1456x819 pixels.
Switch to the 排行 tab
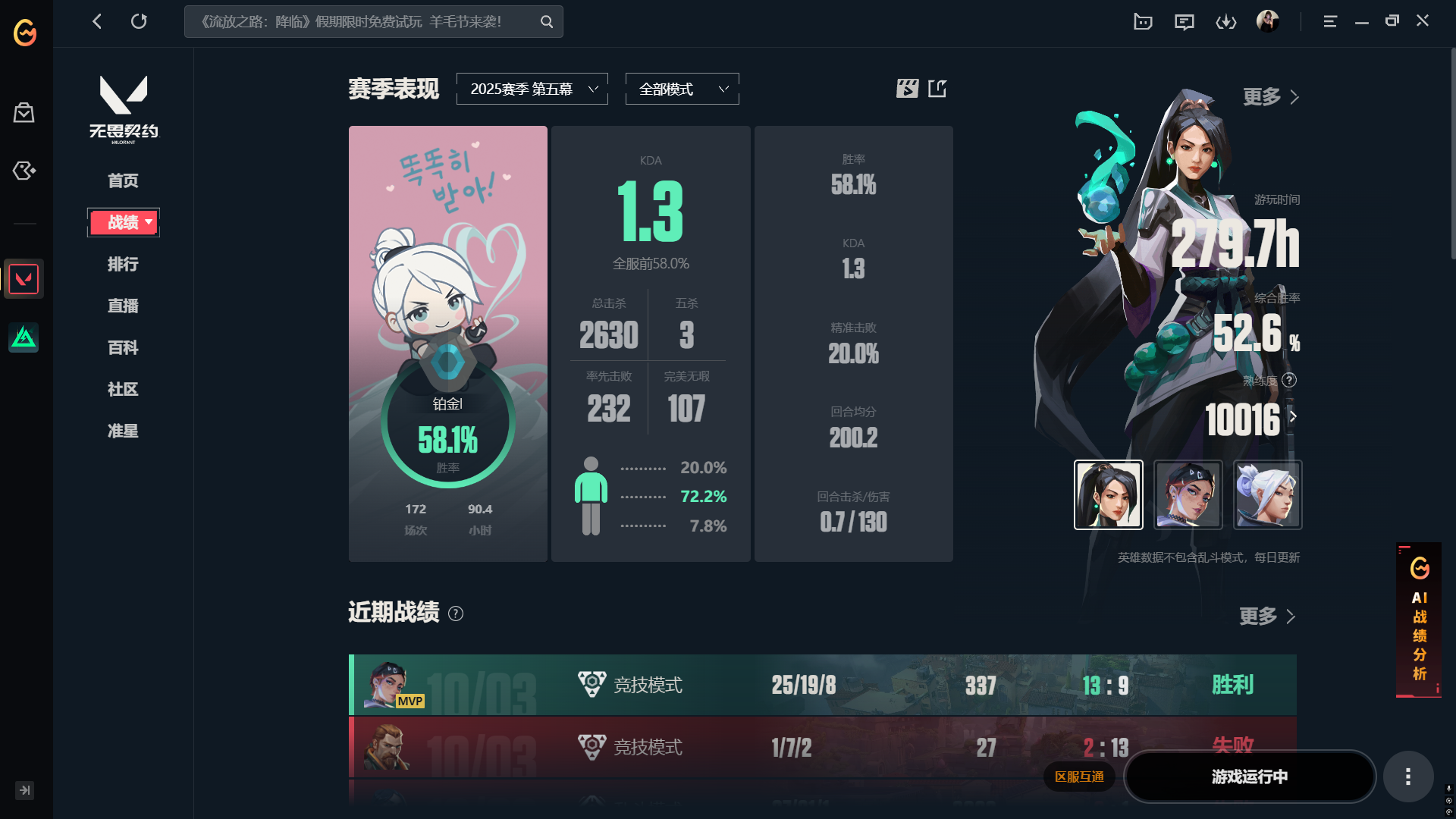[123, 264]
